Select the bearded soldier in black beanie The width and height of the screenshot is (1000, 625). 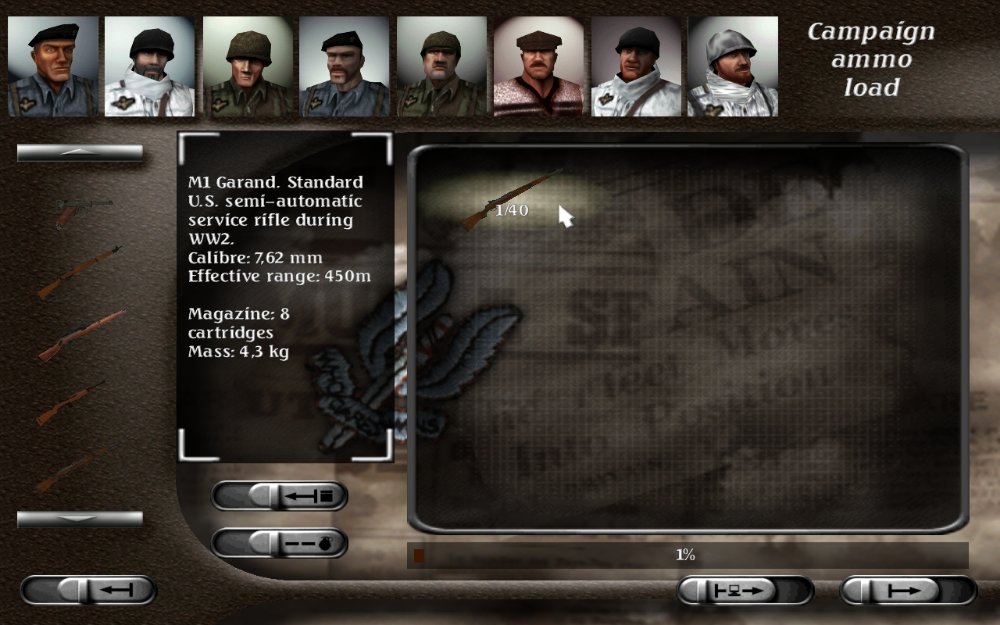150,66
